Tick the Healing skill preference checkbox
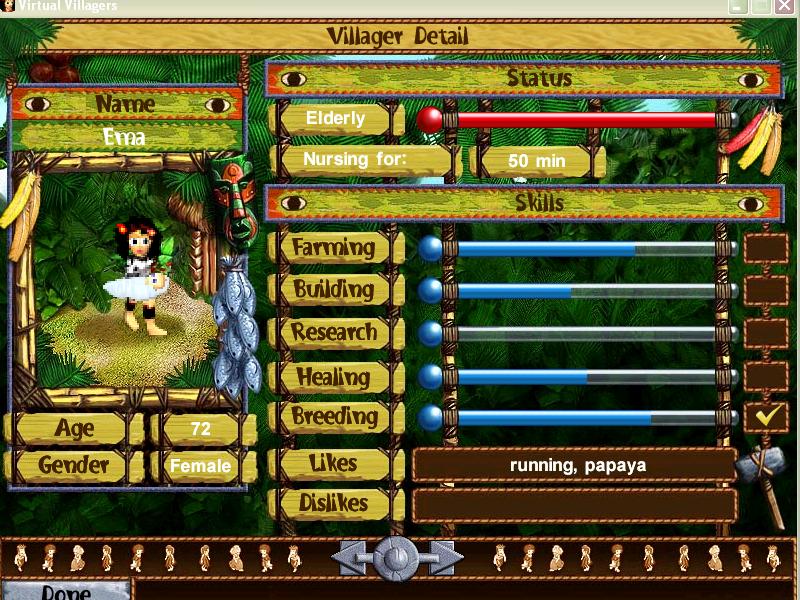 (x=765, y=376)
